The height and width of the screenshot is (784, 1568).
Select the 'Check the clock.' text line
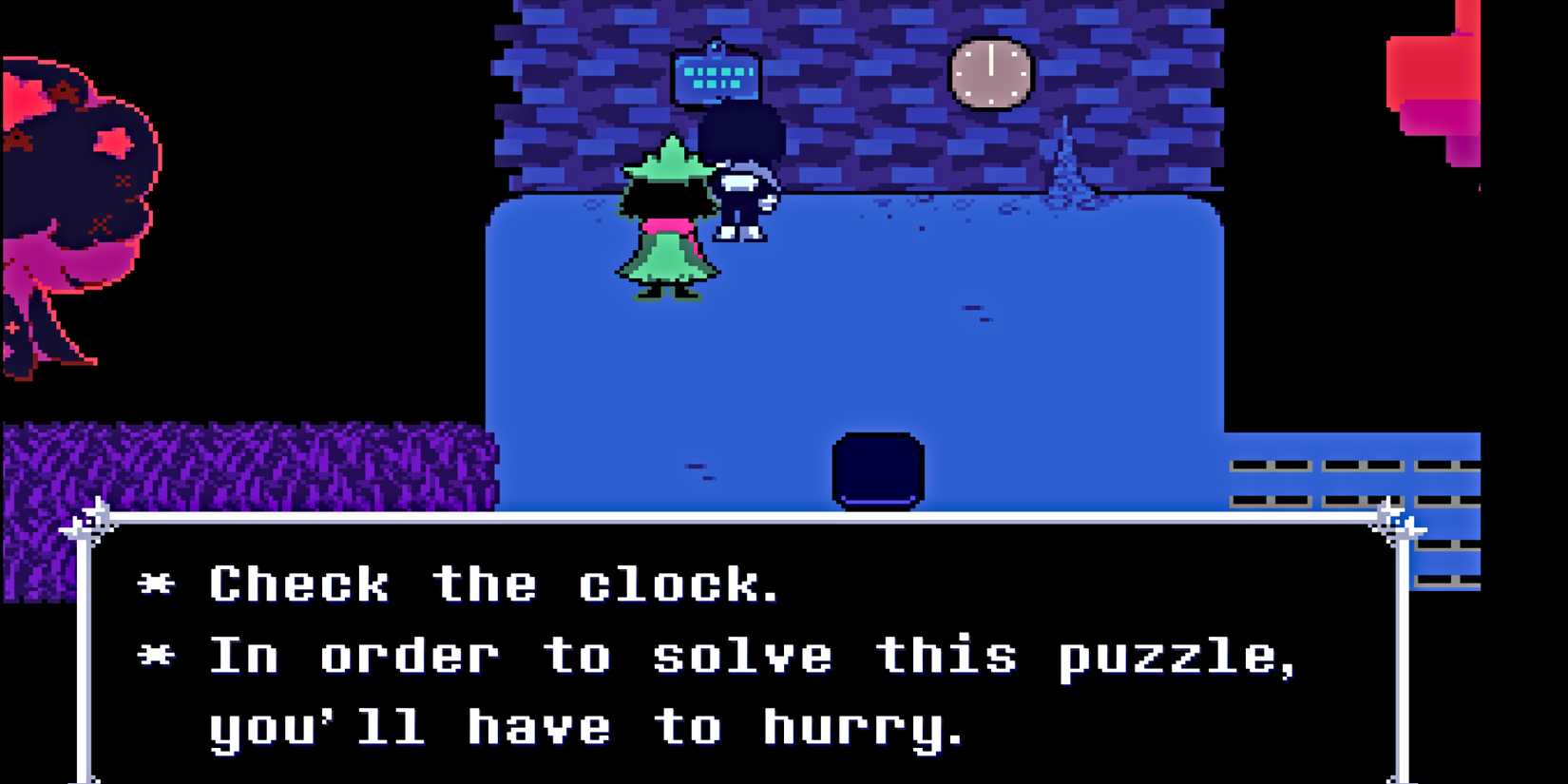(x=494, y=584)
